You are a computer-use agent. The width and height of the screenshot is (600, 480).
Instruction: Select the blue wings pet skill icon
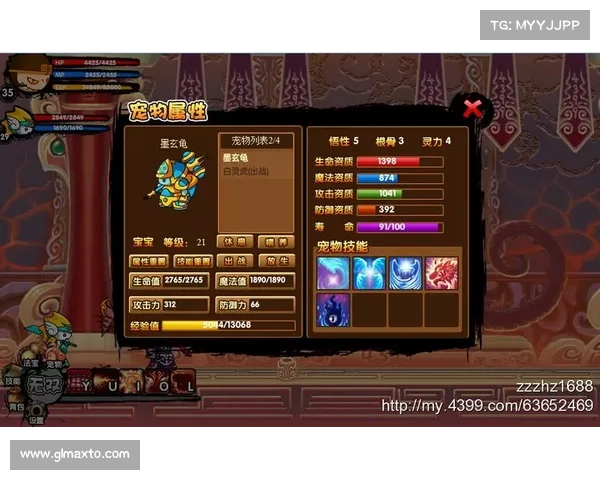click(x=369, y=274)
